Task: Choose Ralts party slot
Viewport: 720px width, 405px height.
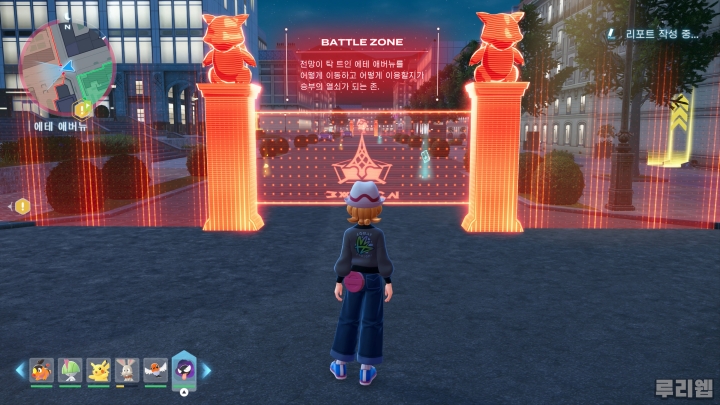Action: click(69, 370)
